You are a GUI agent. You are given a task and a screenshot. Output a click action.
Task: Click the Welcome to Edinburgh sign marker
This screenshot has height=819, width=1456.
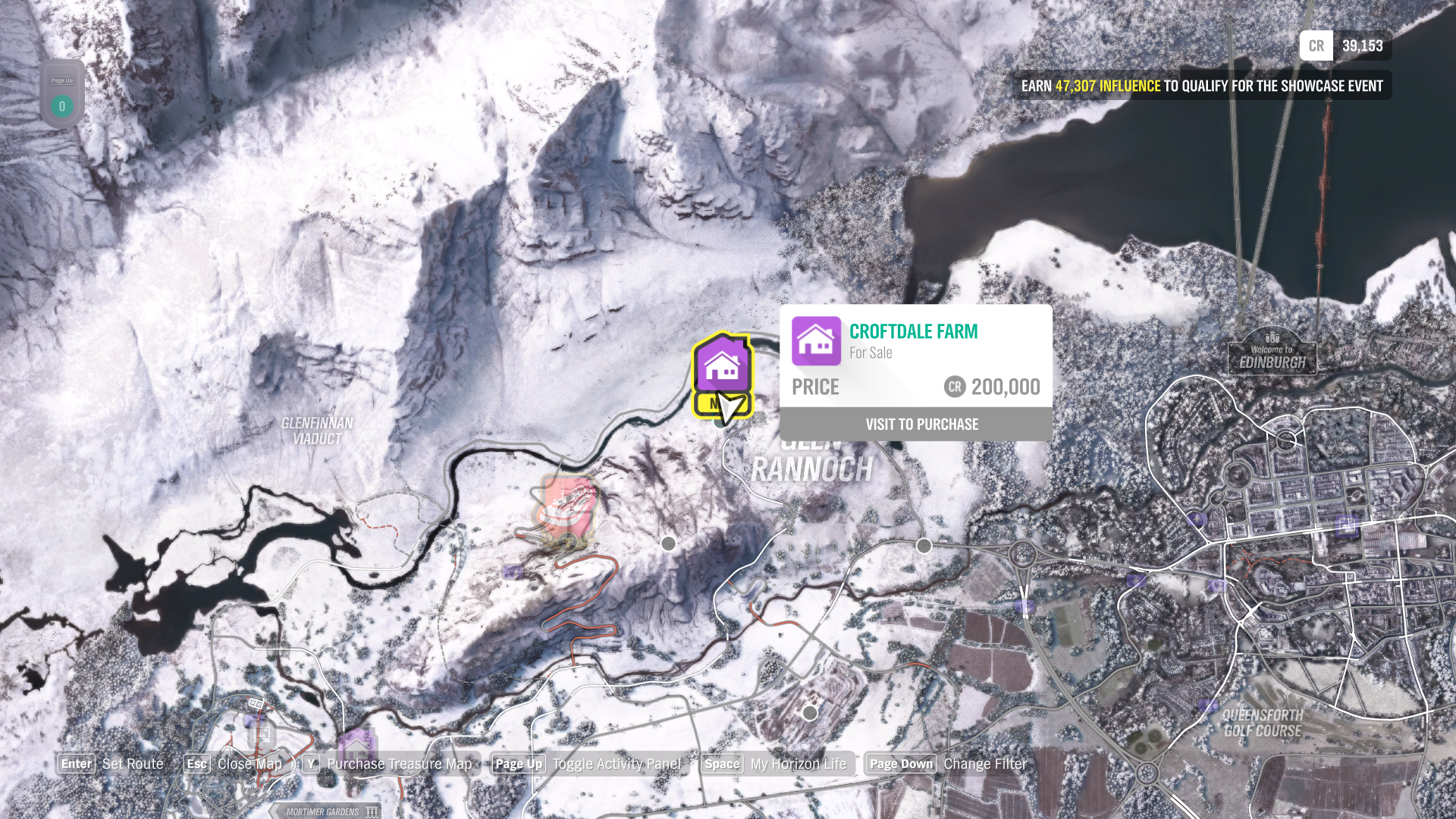pos(1272,355)
